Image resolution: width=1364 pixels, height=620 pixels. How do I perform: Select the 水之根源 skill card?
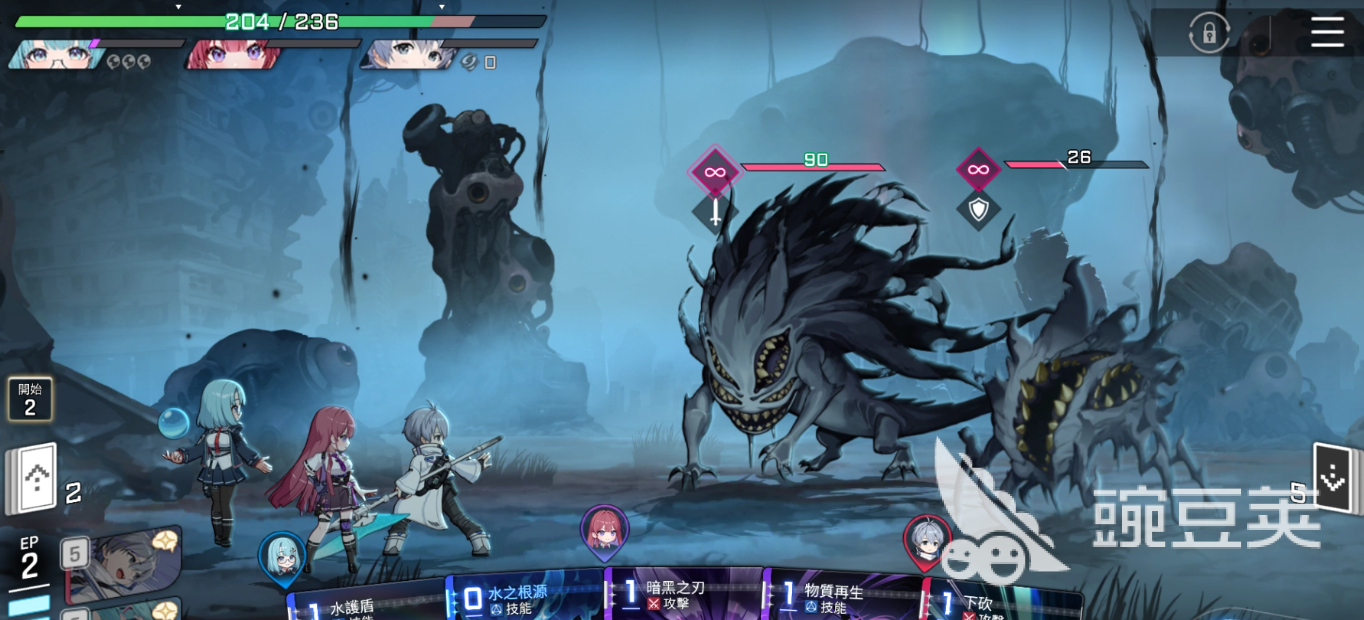coord(525,598)
